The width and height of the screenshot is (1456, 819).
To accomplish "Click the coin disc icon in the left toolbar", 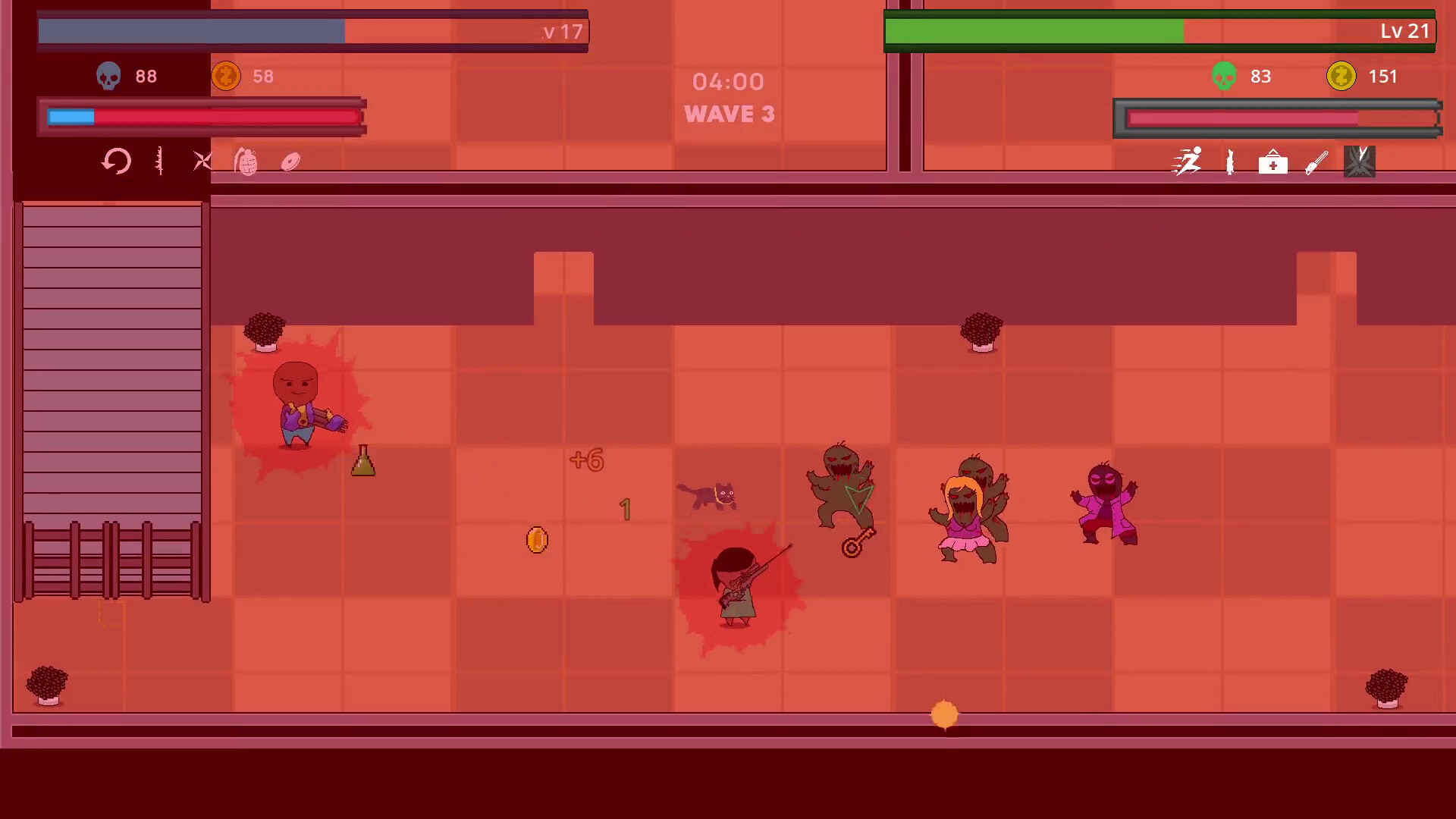I will 290,161.
